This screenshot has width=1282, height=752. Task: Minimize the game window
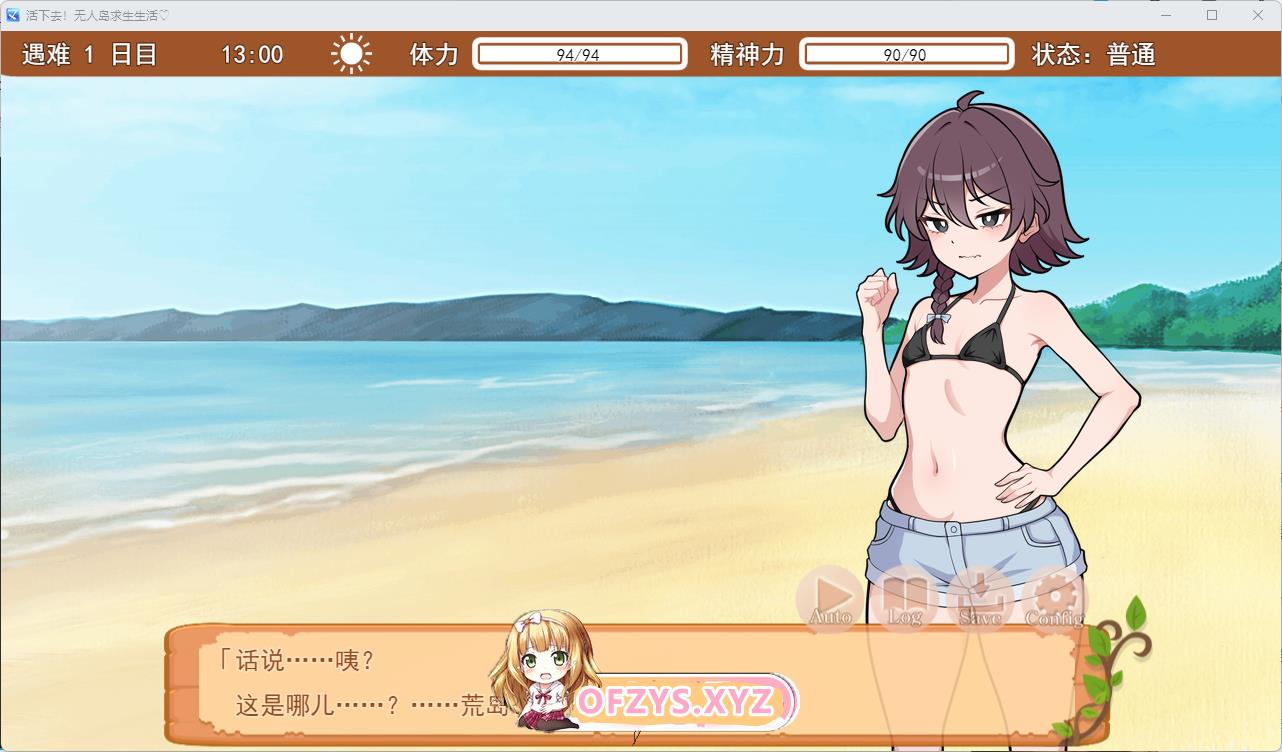pyautogui.click(x=1166, y=15)
